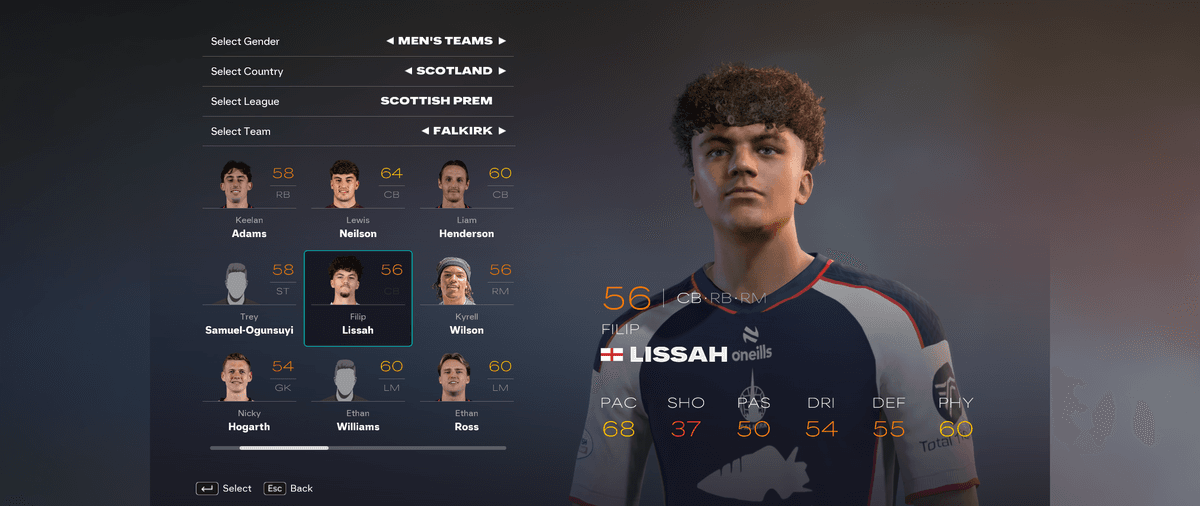Screen dimensions: 1200x506
Task: Cycle to next team after Falkirk
Action: pyautogui.click(x=502, y=131)
